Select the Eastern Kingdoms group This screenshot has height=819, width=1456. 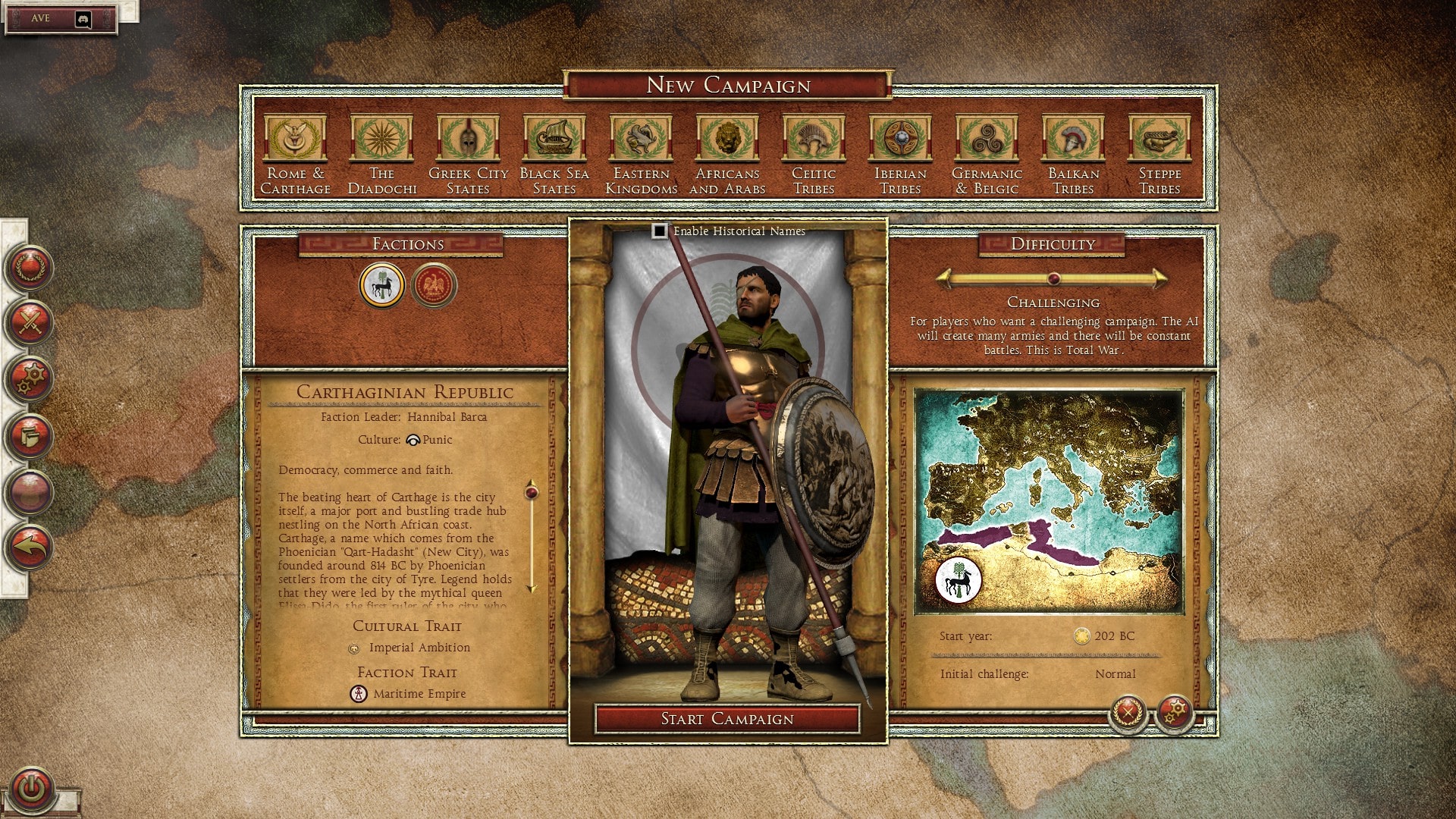point(641,139)
